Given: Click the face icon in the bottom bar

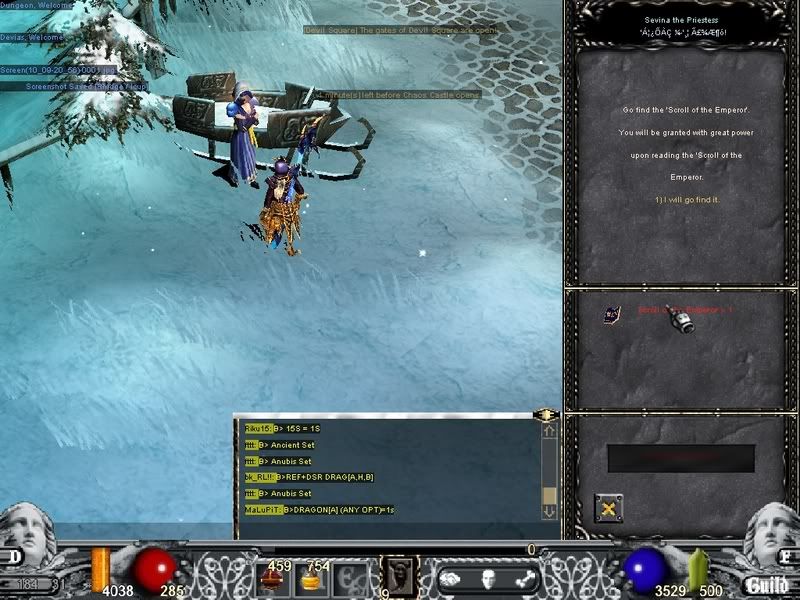Looking at the screenshot, I should tap(488, 579).
